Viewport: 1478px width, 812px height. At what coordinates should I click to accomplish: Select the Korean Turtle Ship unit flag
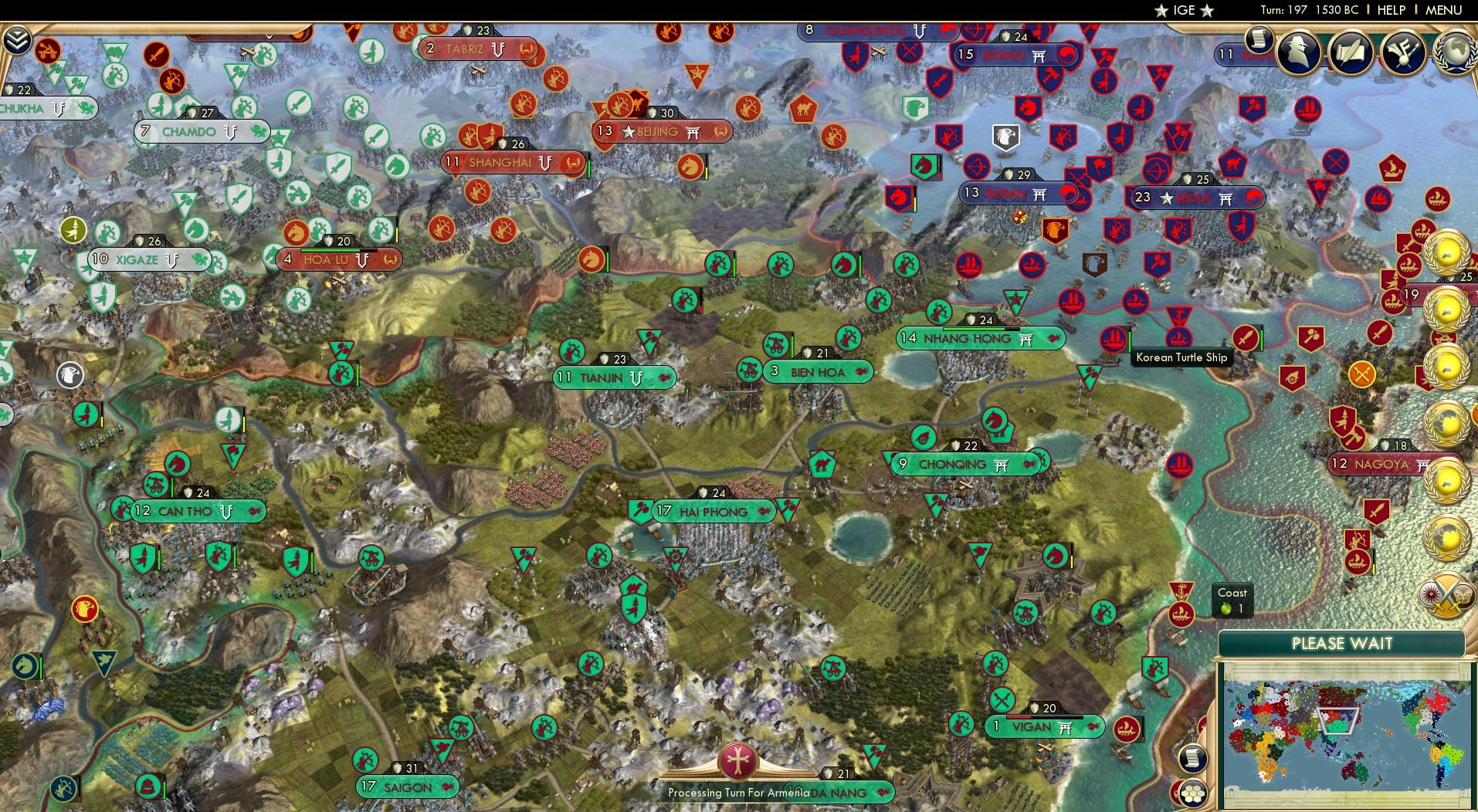(1113, 340)
